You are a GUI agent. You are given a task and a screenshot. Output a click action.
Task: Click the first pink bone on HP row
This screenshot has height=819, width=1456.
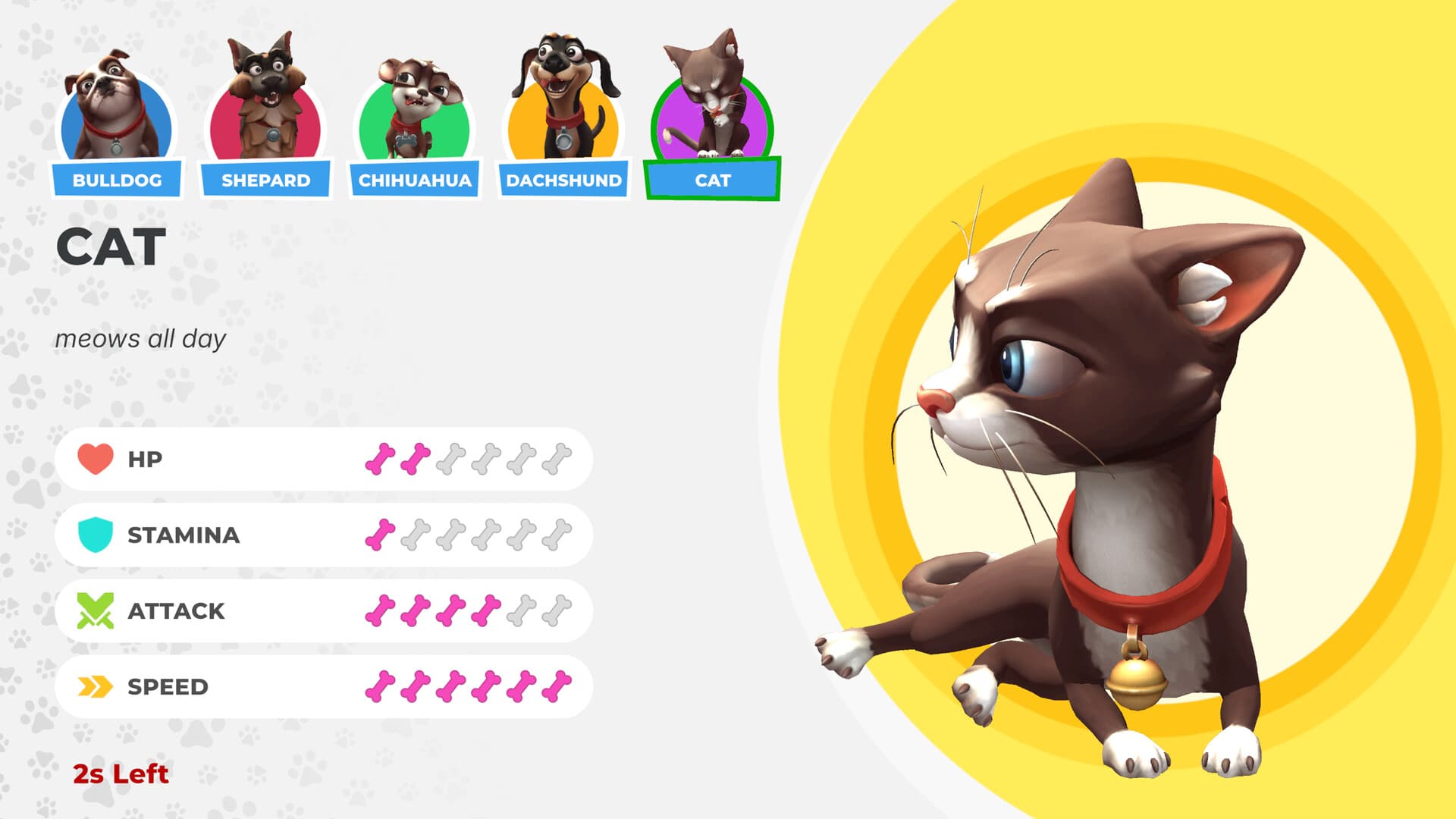click(381, 458)
